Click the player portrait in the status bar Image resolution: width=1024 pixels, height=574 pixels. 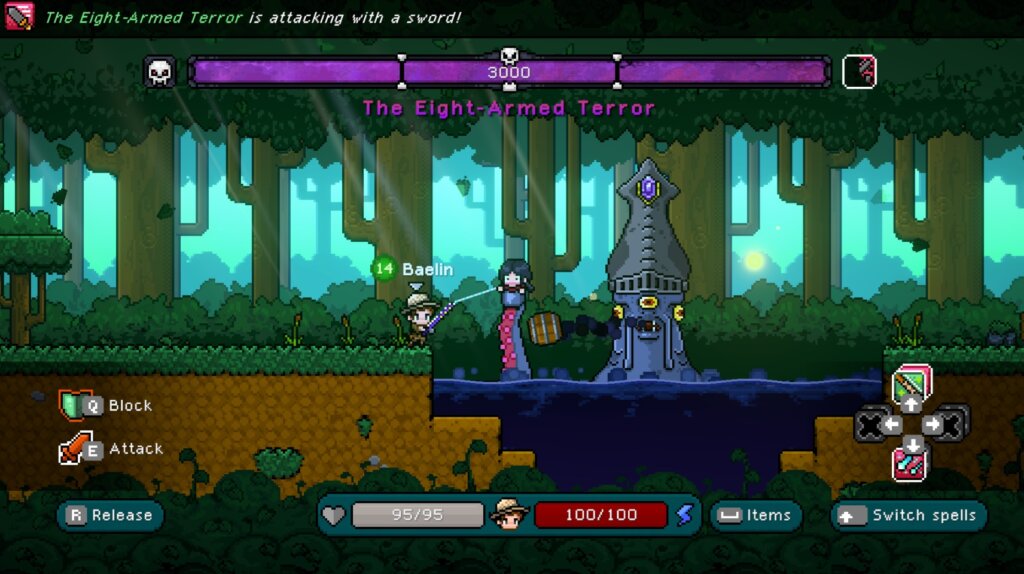(509, 515)
